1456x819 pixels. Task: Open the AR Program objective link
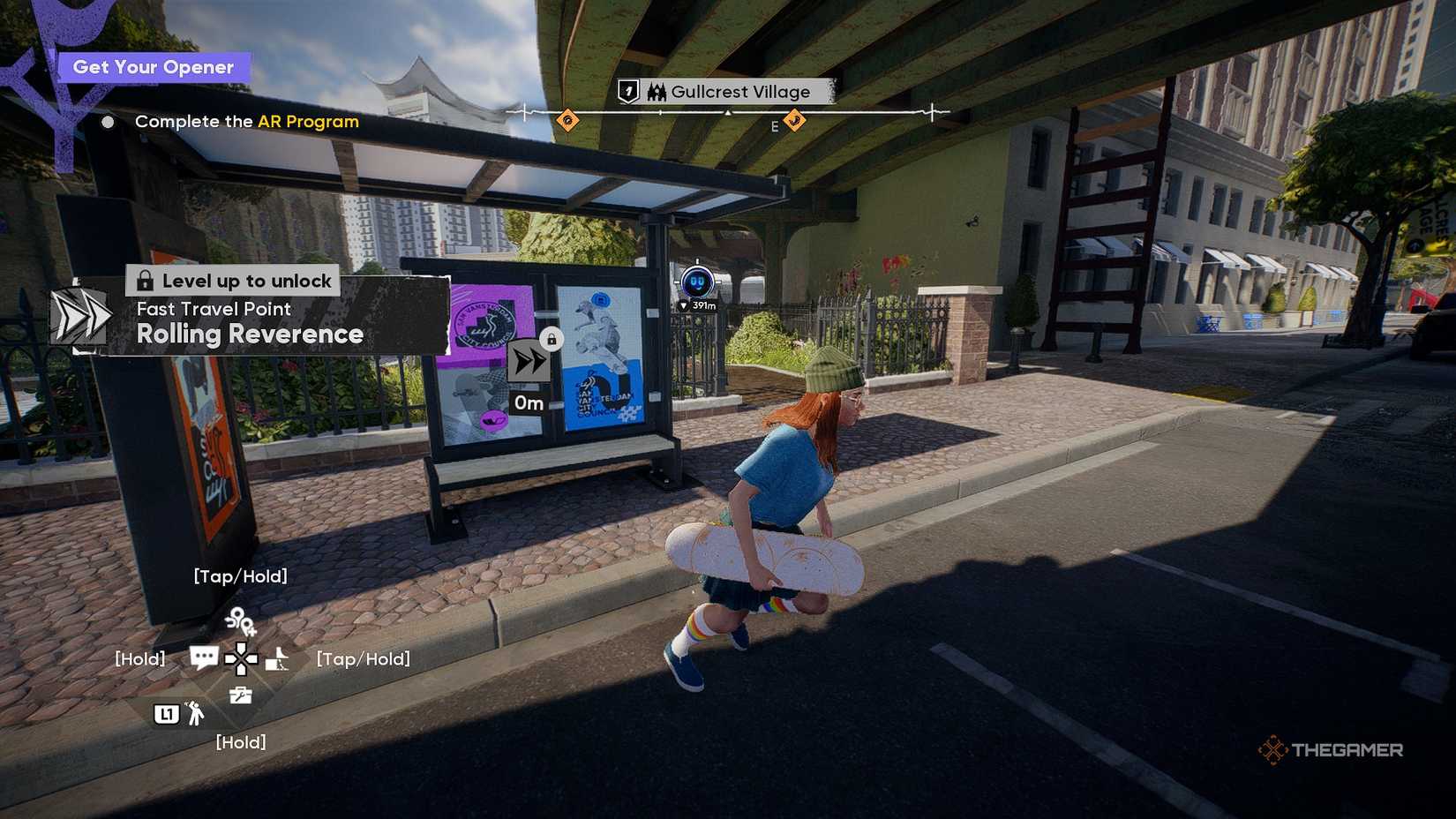(x=309, y=122)
